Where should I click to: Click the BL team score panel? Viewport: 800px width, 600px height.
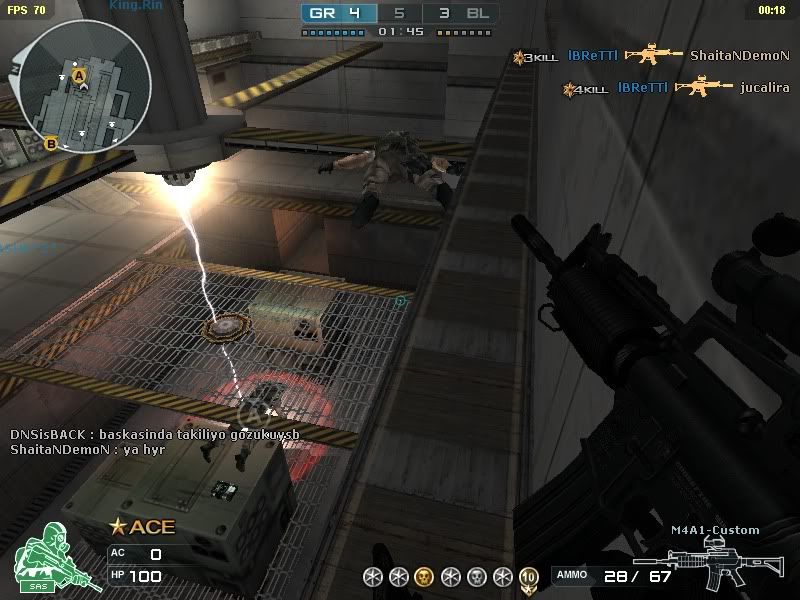click(463, 14)
